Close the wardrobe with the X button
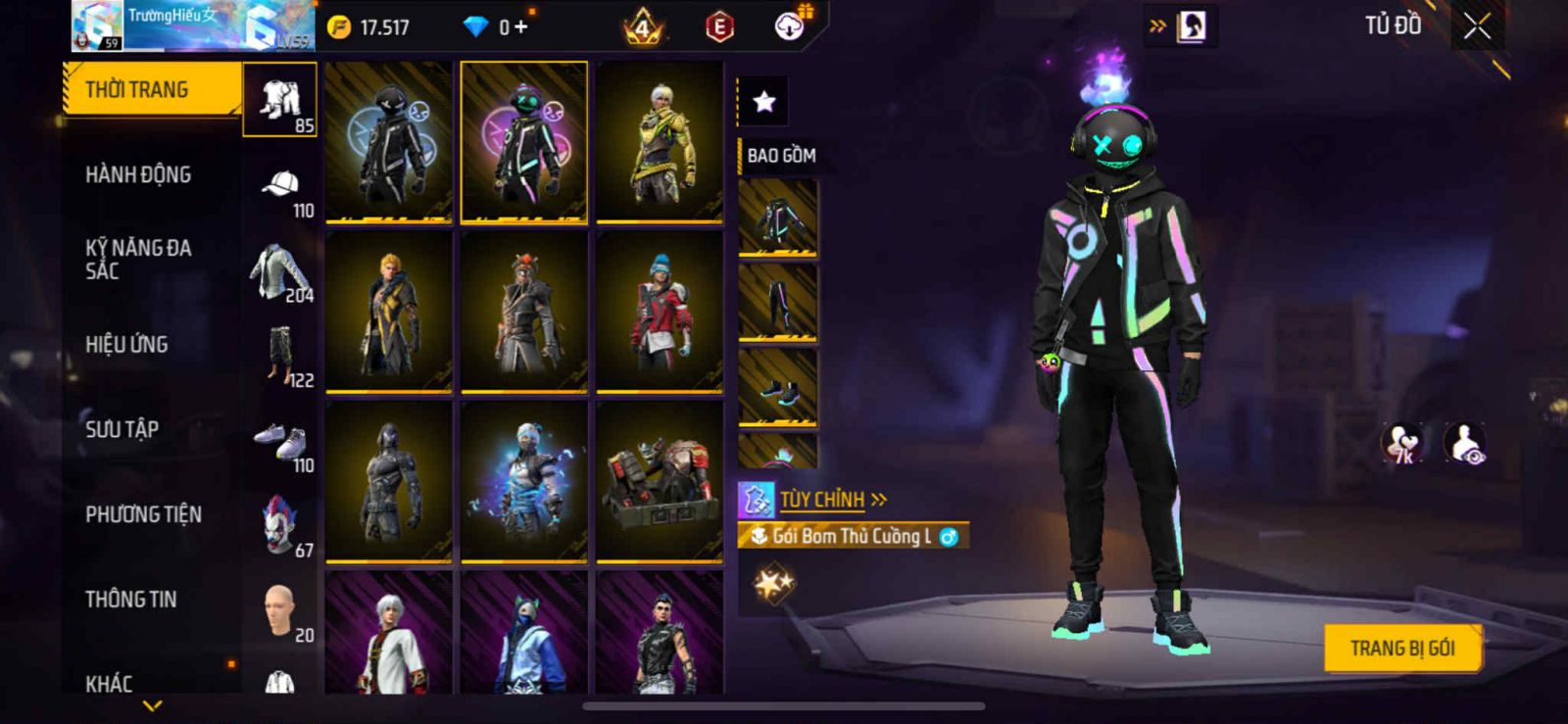 click(1477, 26)
